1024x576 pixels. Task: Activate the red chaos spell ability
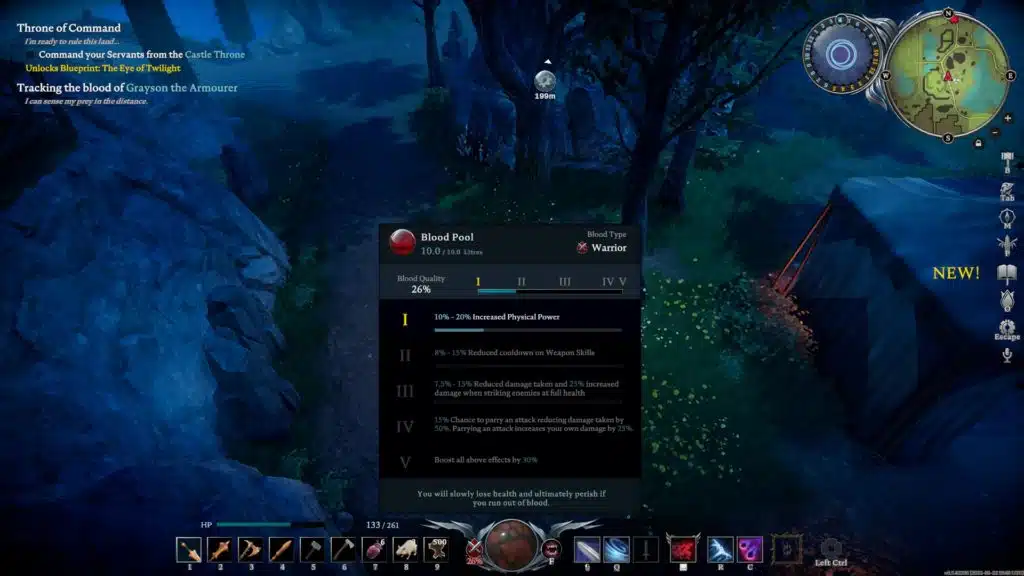click(683, 549)
